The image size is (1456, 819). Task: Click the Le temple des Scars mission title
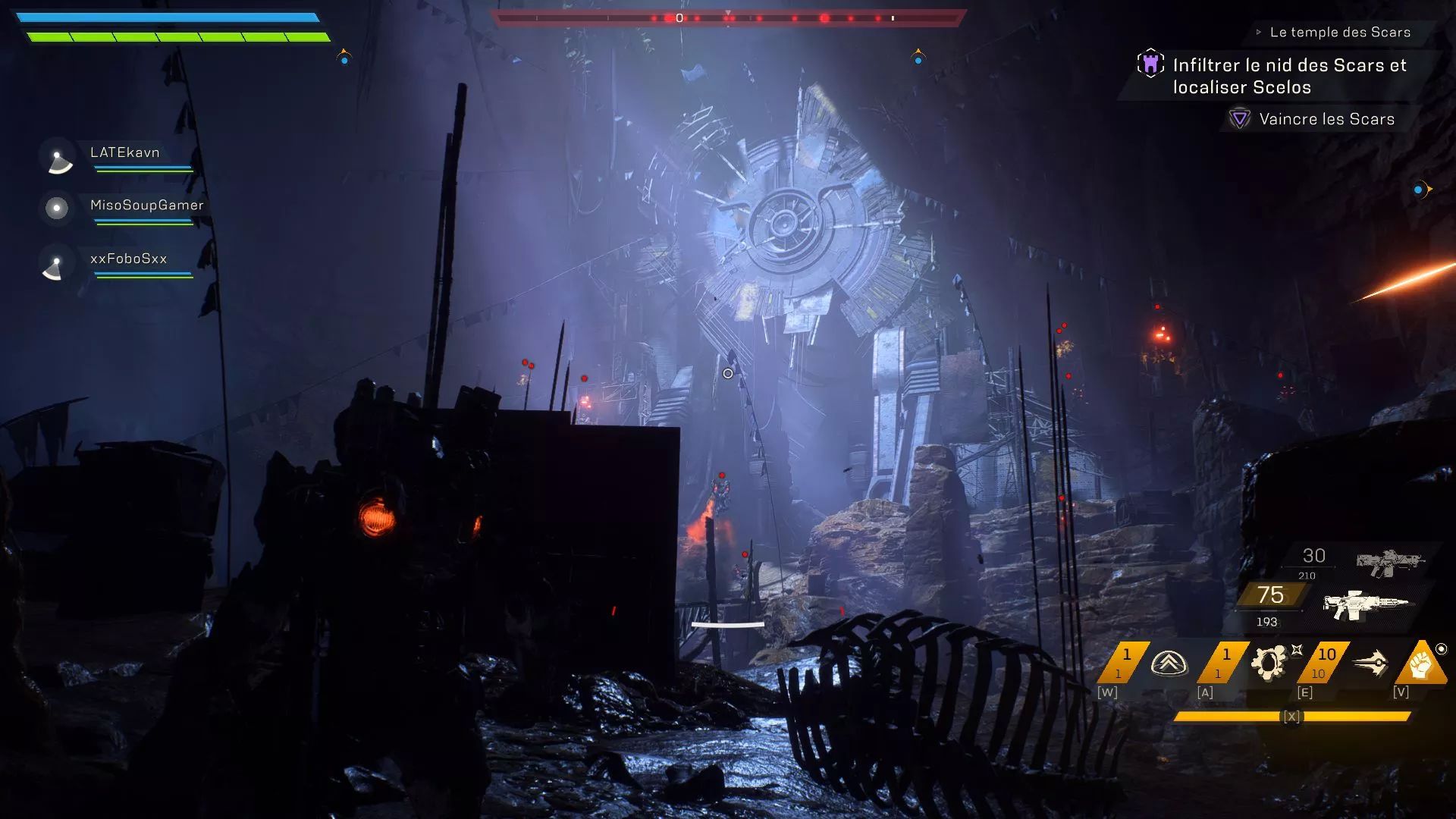1340,32
